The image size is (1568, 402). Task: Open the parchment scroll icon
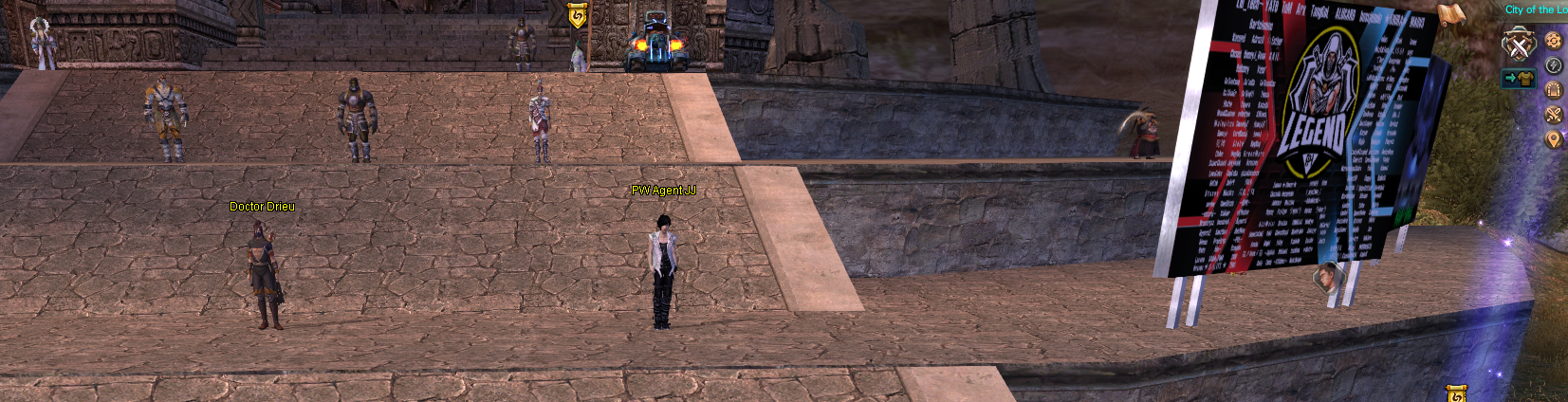pos(1451,13)
